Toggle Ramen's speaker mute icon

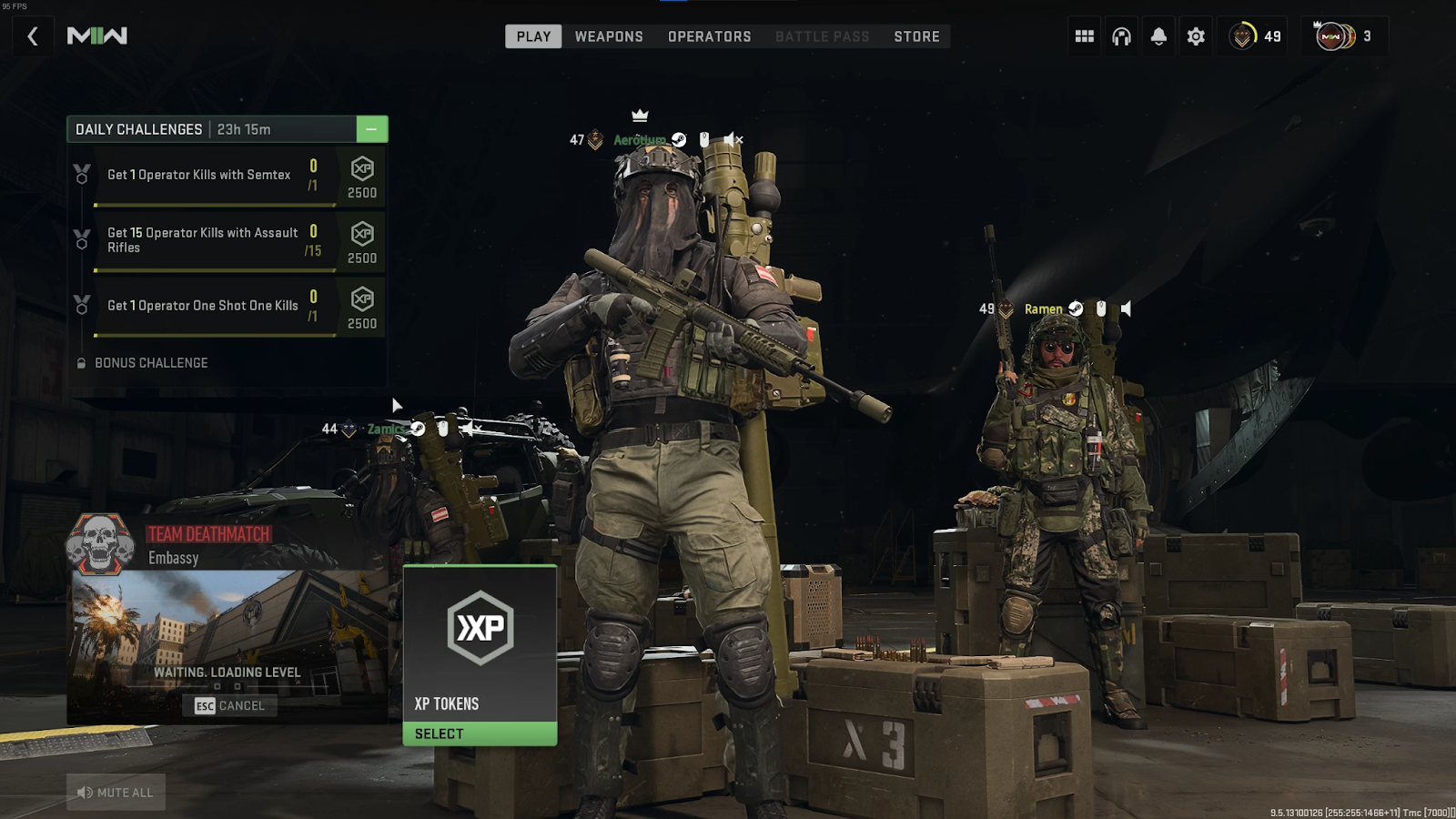[x=1126, y=309]
